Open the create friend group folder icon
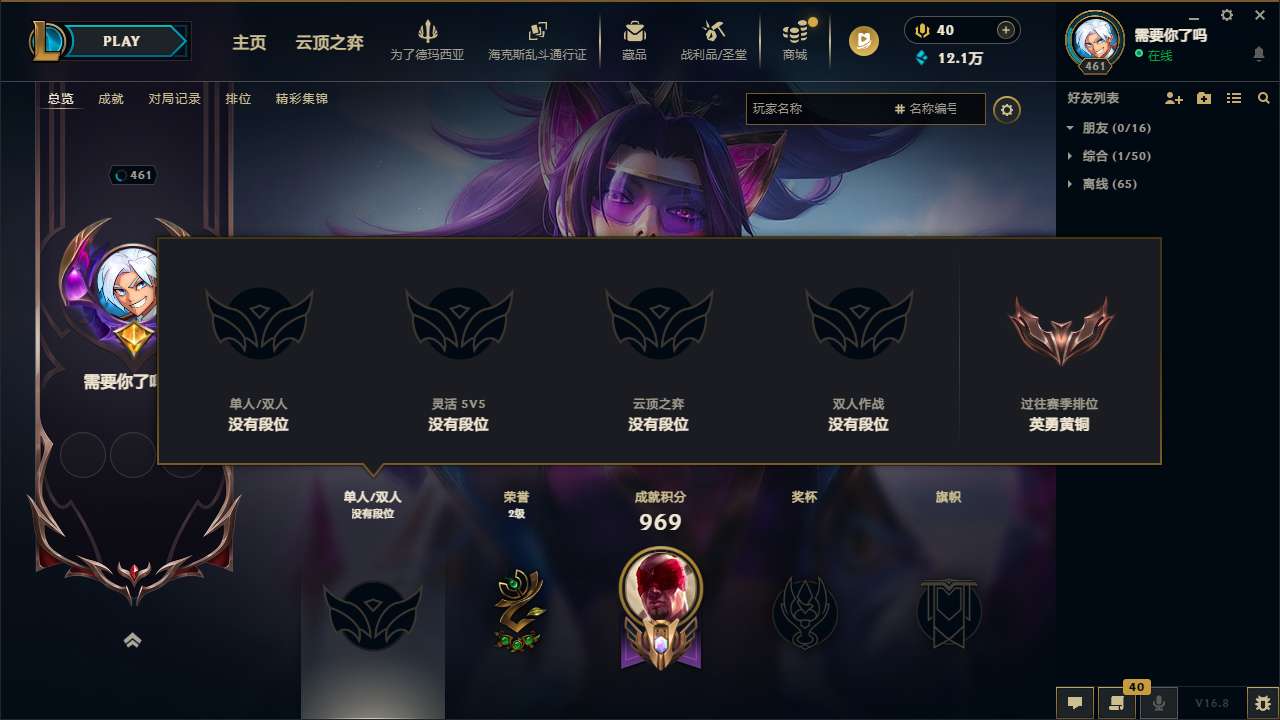1280x720 pixels. pyautogui.click(x=1203, y=98)
